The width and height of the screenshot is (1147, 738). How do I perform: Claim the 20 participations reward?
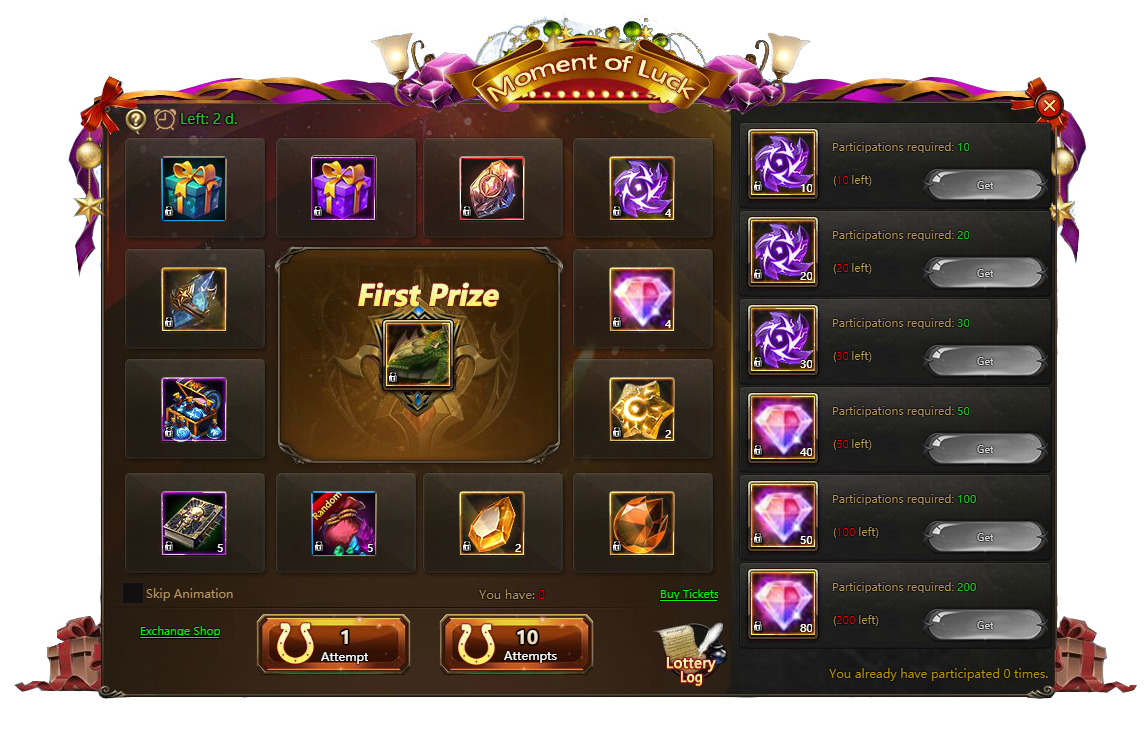pyautogui.click(x=984, y=273)
